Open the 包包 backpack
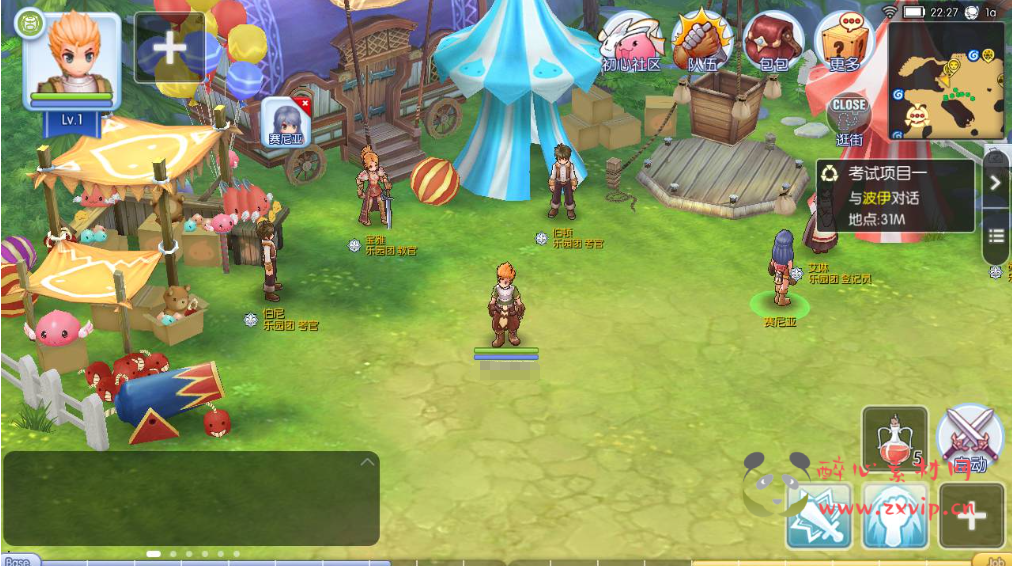The height and width of the screenshot is (566, 1012). click(772, 43)
